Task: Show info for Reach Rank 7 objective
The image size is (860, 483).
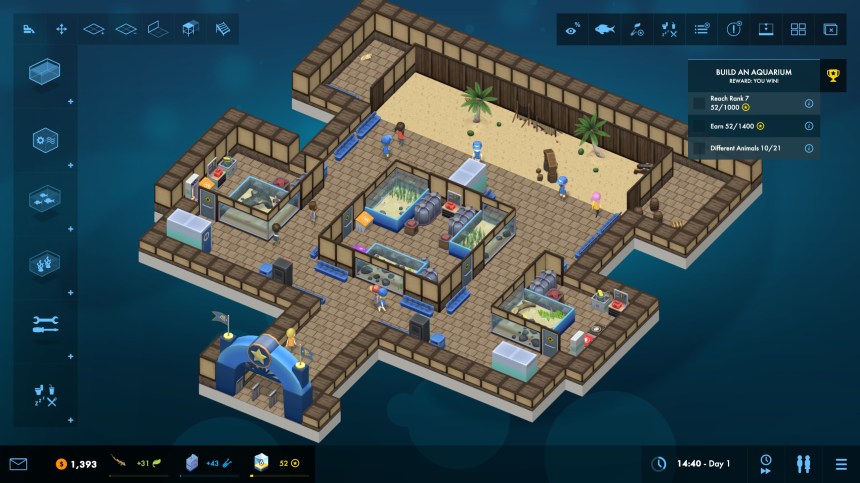Action: 808,103
